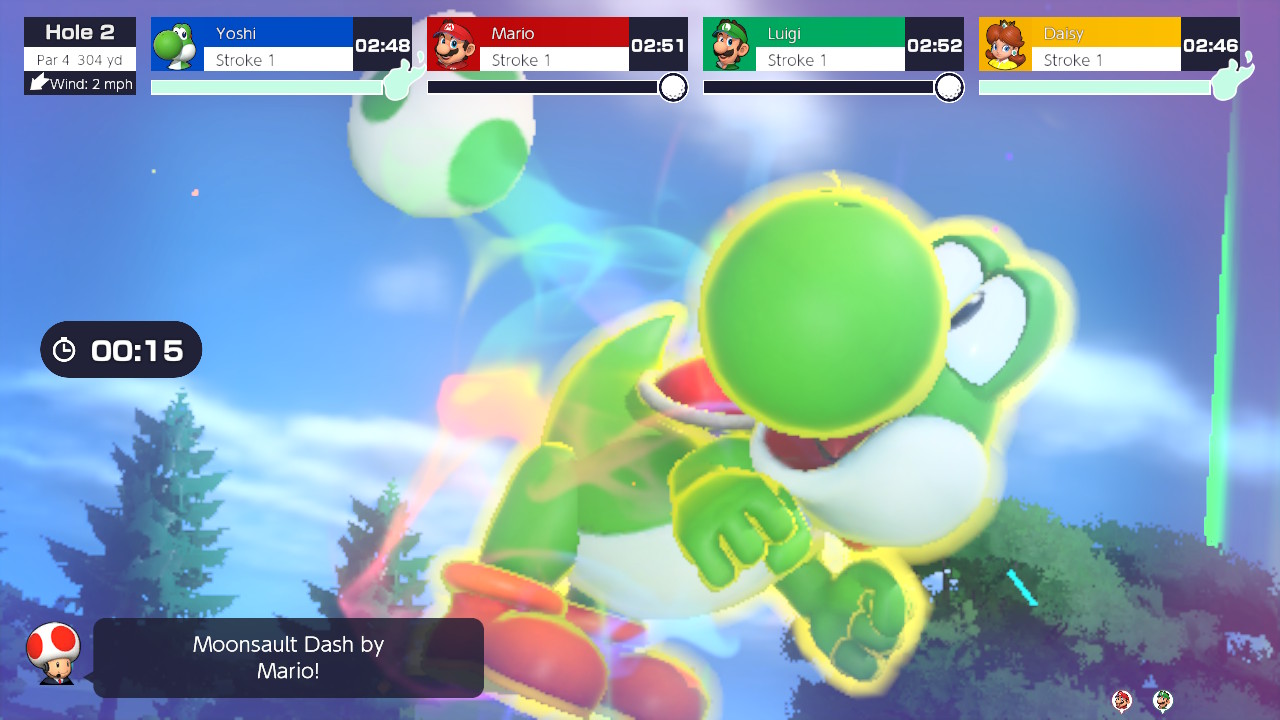Click the clock icon beside the countdown

coord(65,349)
